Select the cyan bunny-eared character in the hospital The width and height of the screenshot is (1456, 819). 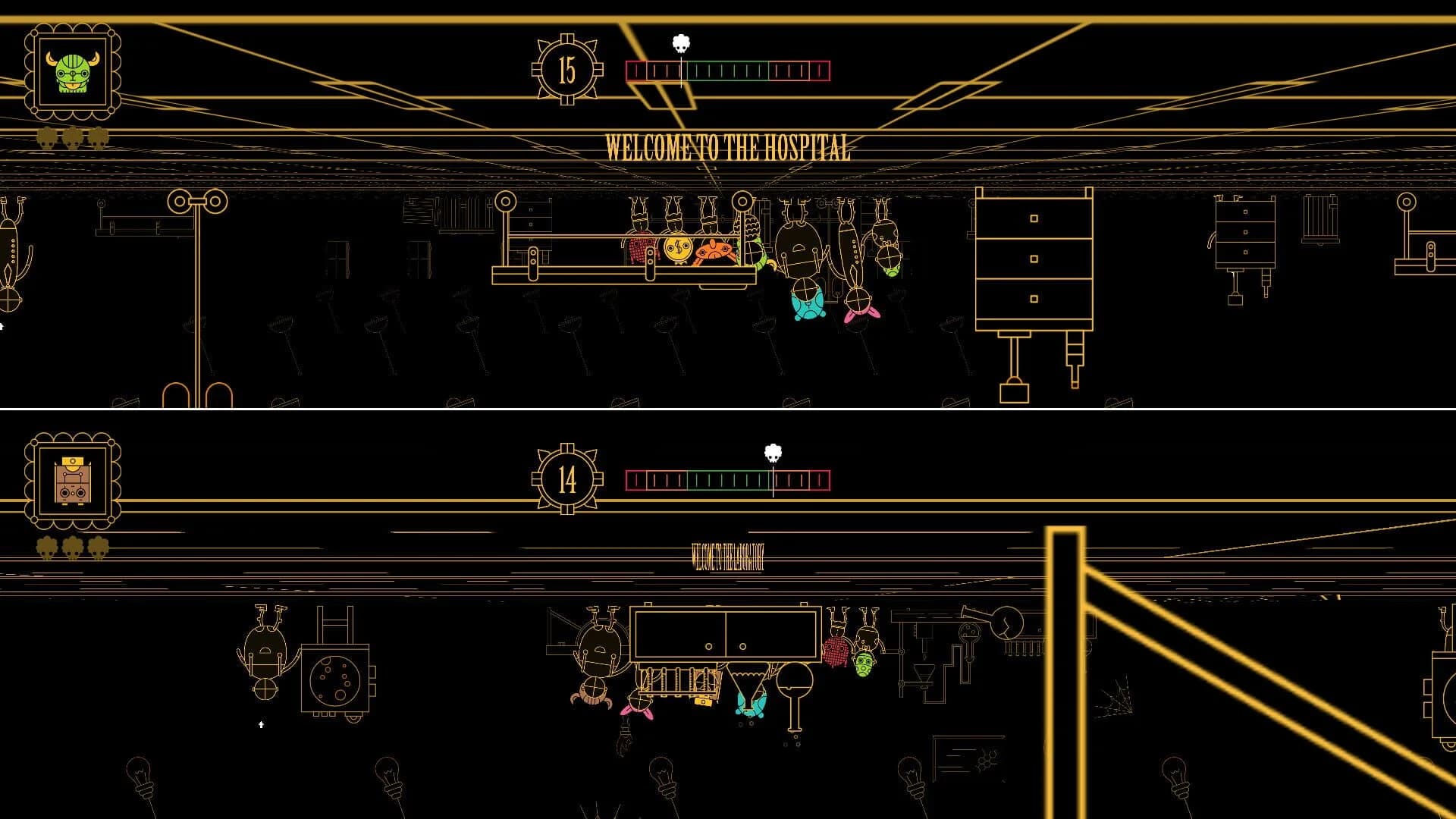point(807,303)
